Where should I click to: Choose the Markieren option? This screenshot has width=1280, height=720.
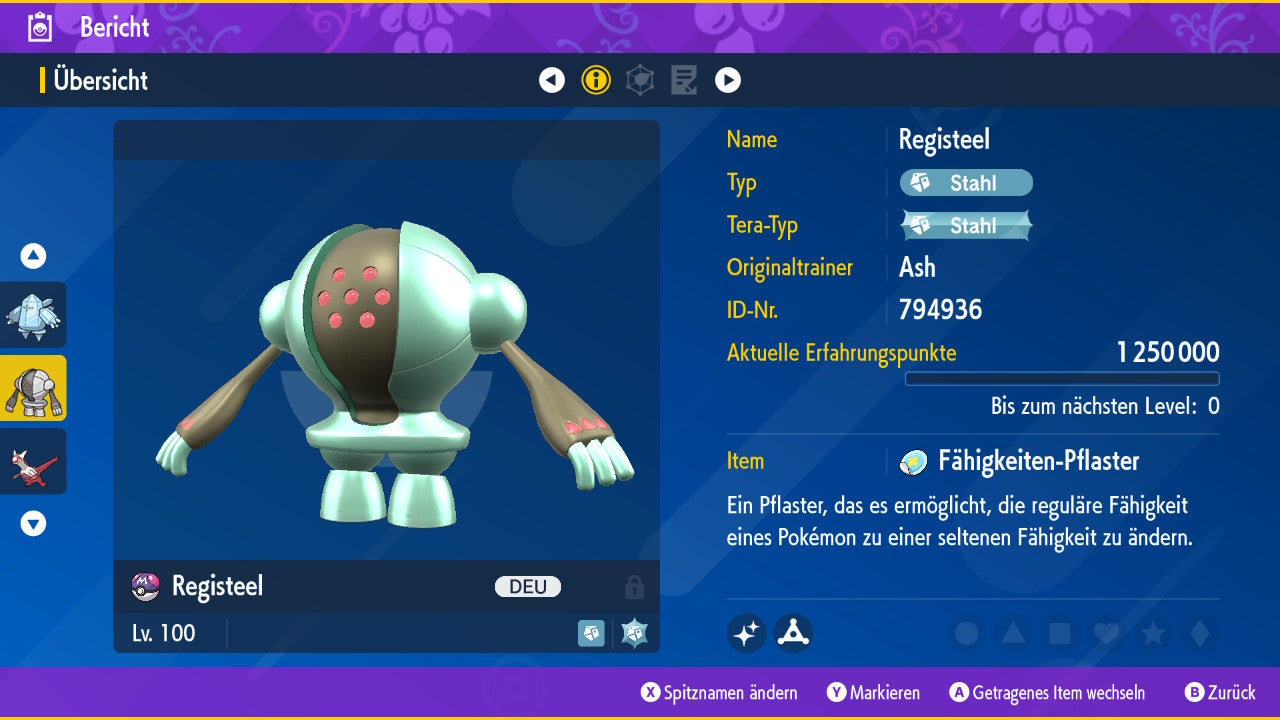[x=874, y=692]
